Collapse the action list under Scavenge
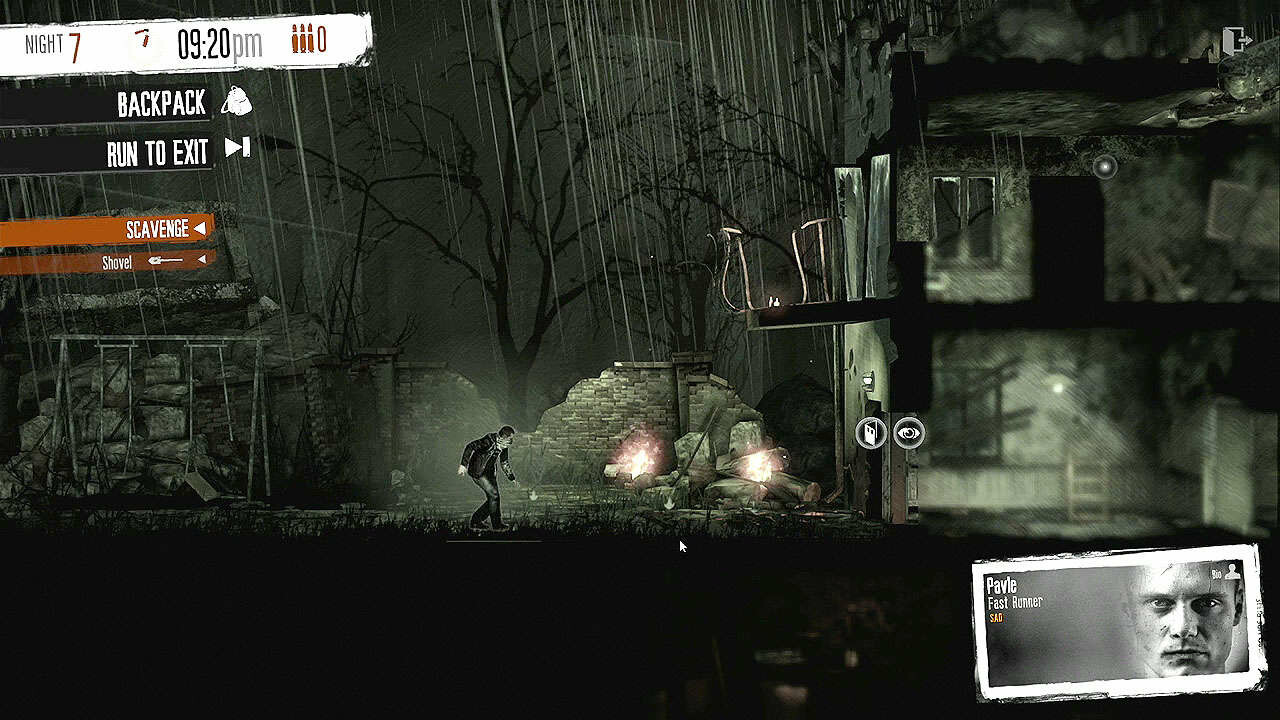Screen dimensions: 1280x720 tap(200, 228)
